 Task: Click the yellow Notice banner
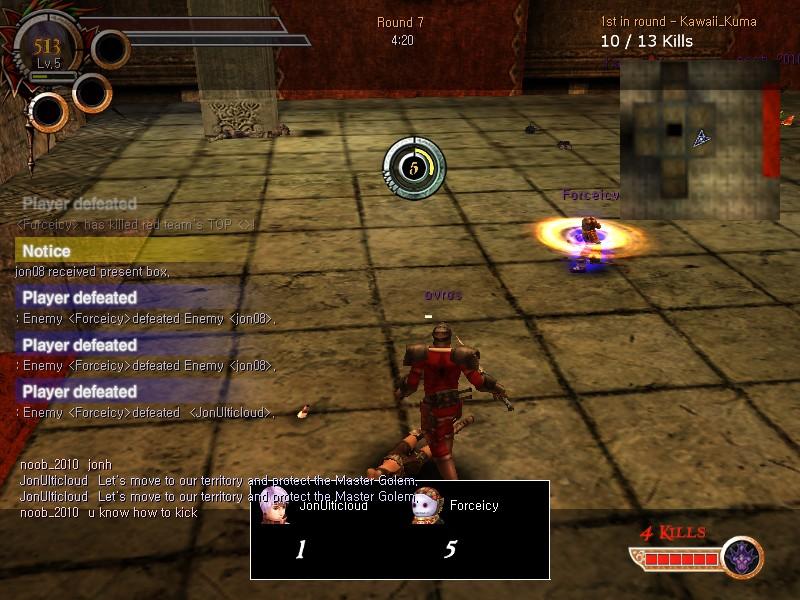(x=128, y=251)
